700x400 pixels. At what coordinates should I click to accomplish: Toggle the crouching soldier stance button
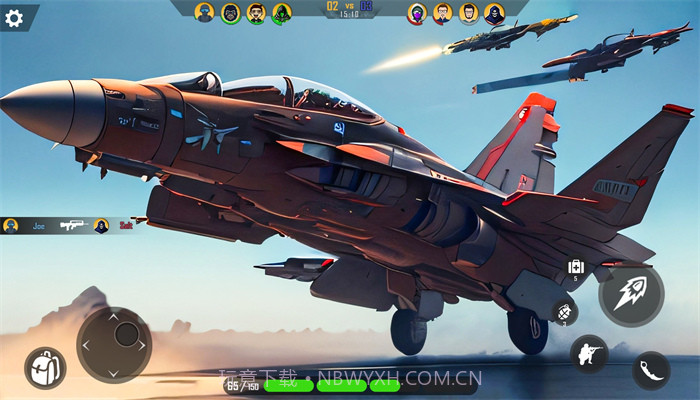point(588,354)
